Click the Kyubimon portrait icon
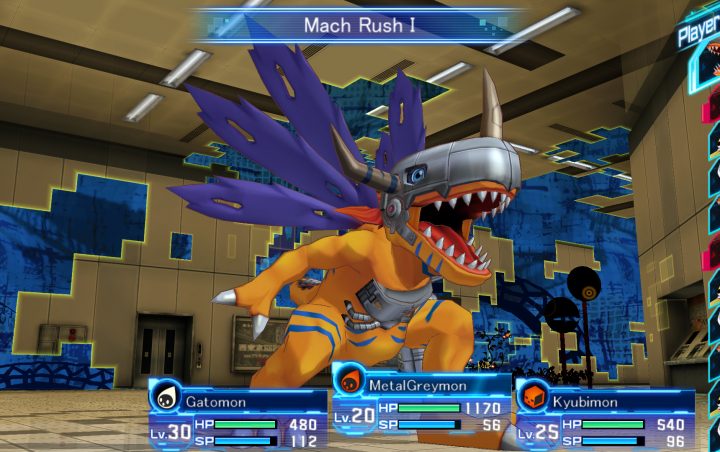The image size is (720, 452). coord(534,396)
